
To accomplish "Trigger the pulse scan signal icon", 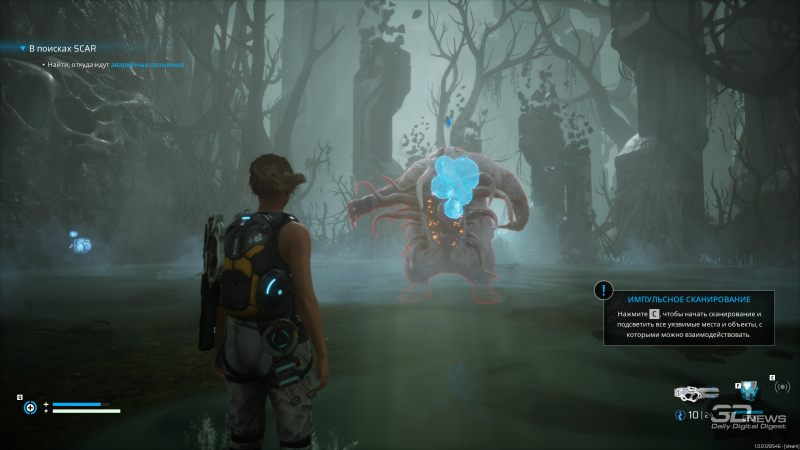I will point(782,387).
